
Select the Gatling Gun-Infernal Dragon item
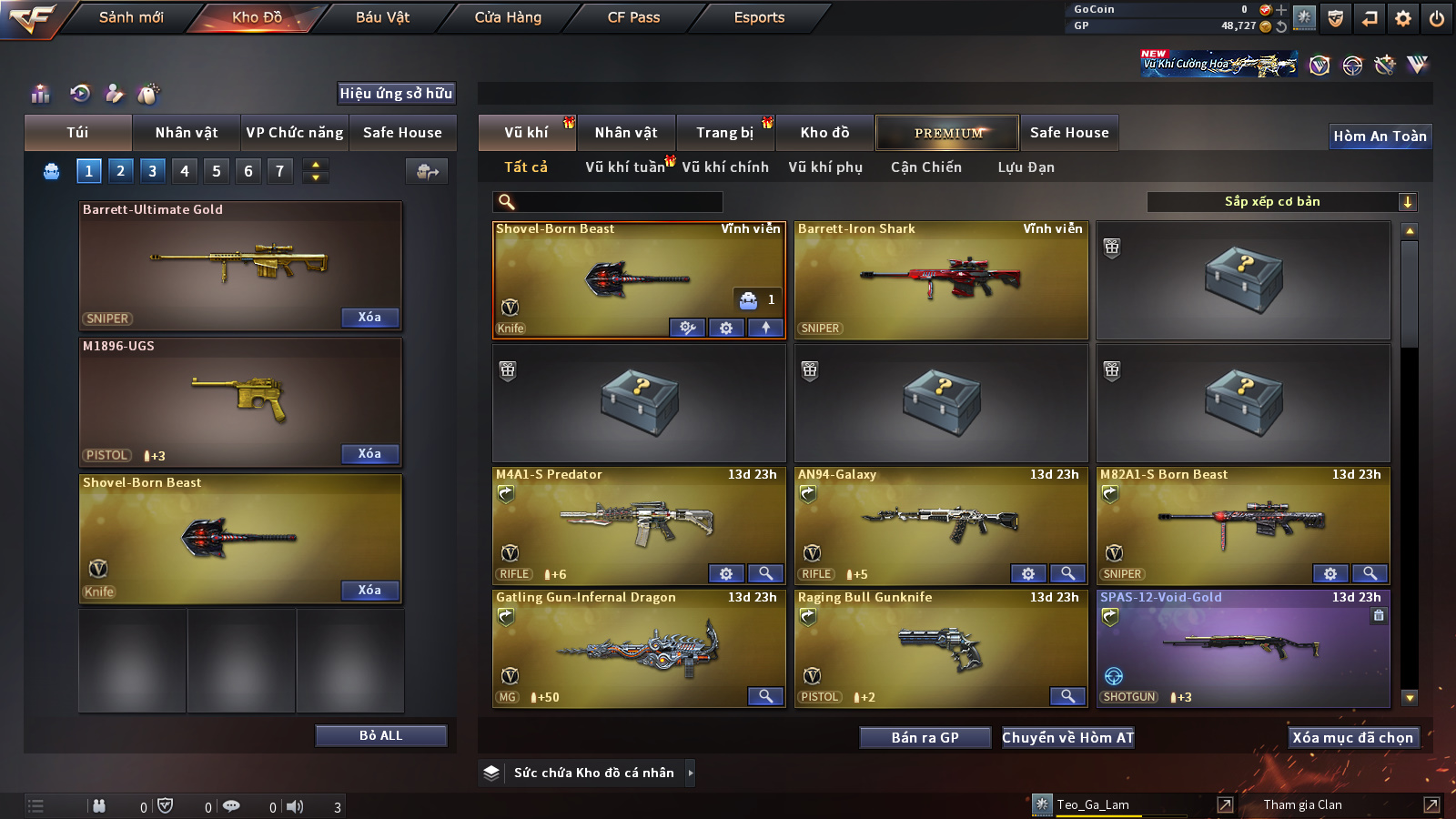pyautogui.click(x=639, y=649)
